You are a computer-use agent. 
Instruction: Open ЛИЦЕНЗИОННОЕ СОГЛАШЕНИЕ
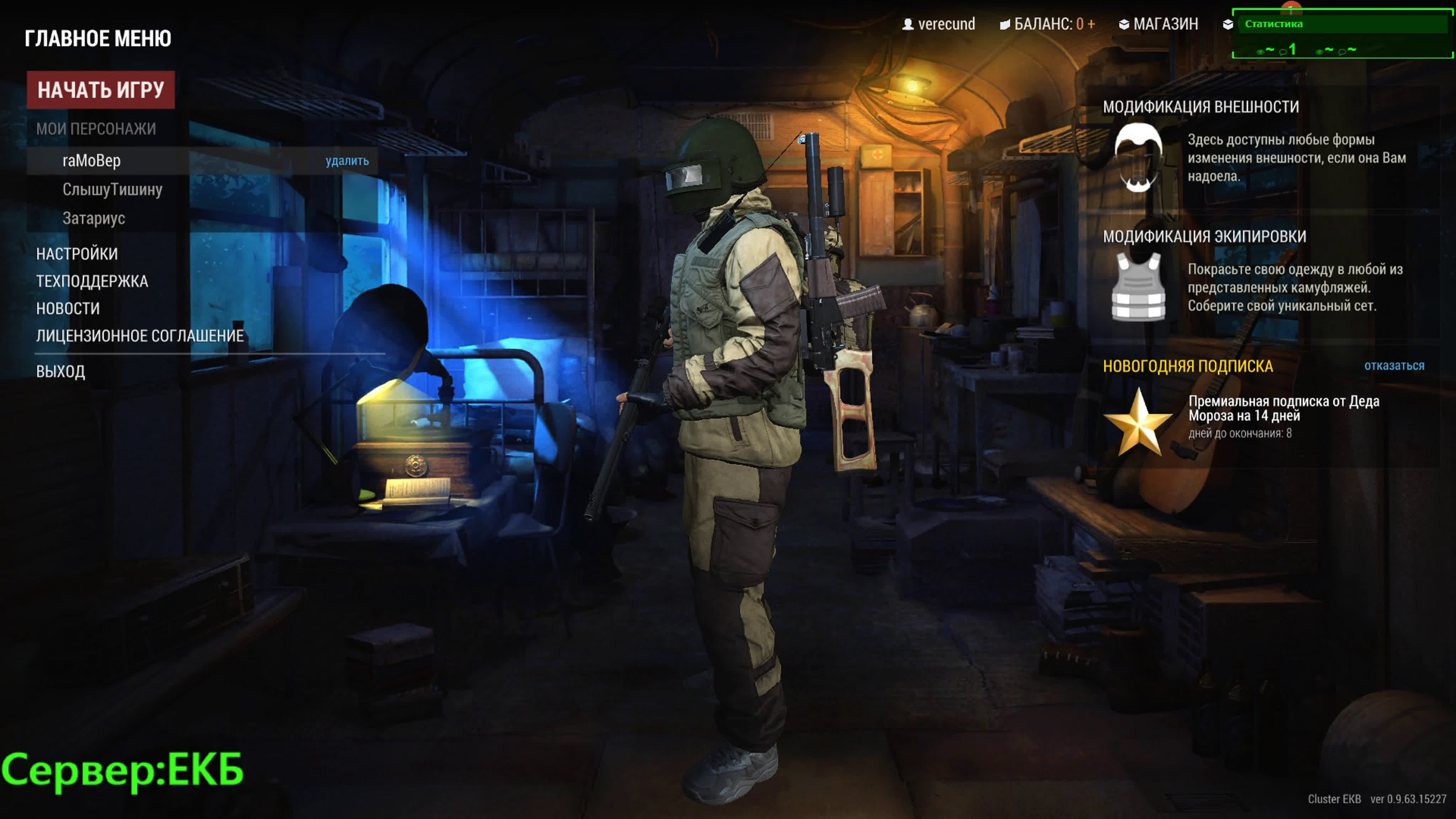140,336
